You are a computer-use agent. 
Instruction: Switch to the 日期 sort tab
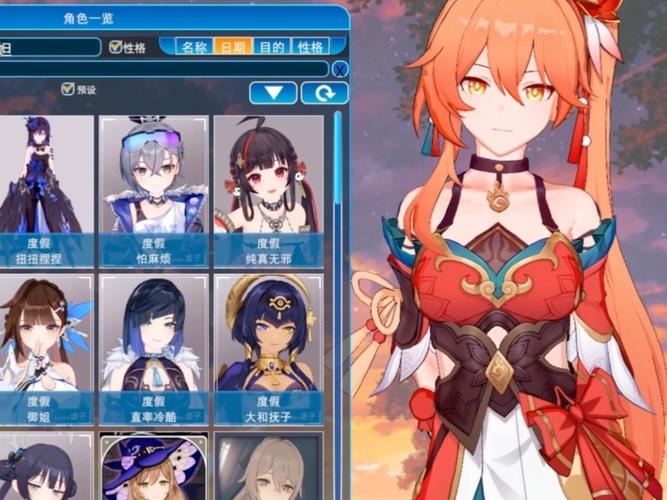pos(234,47)
